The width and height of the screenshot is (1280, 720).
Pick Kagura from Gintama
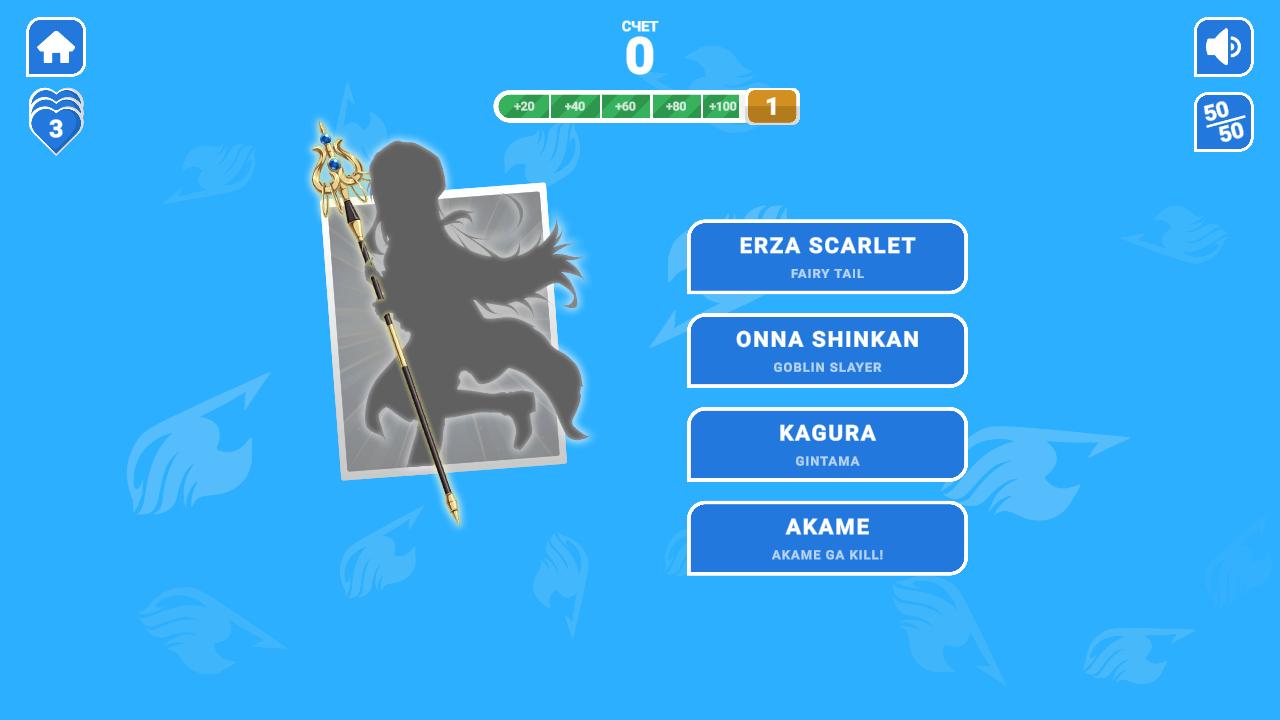point(827,444)
